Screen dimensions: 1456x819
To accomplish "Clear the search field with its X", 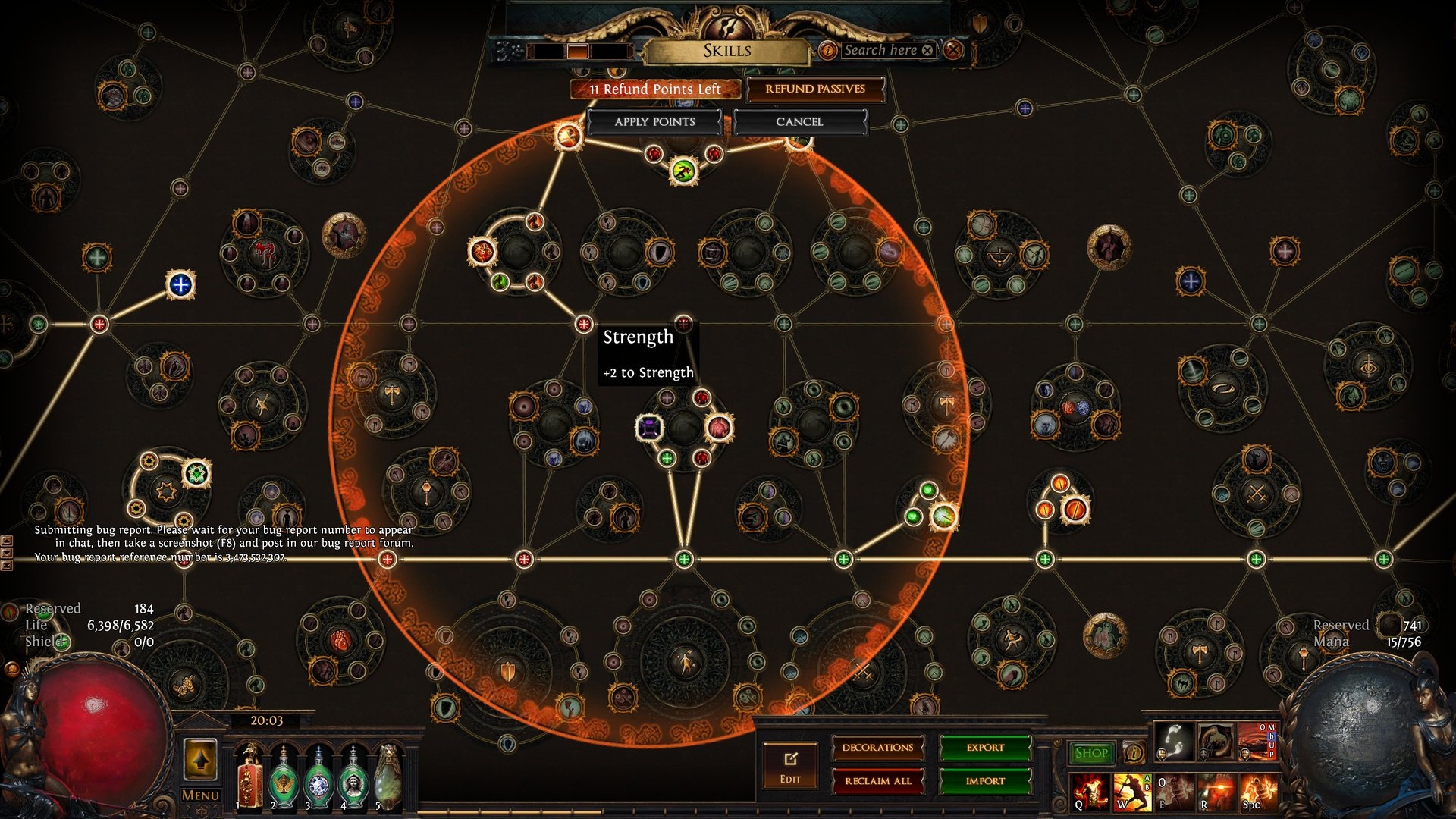I will [x=927, y=51].
